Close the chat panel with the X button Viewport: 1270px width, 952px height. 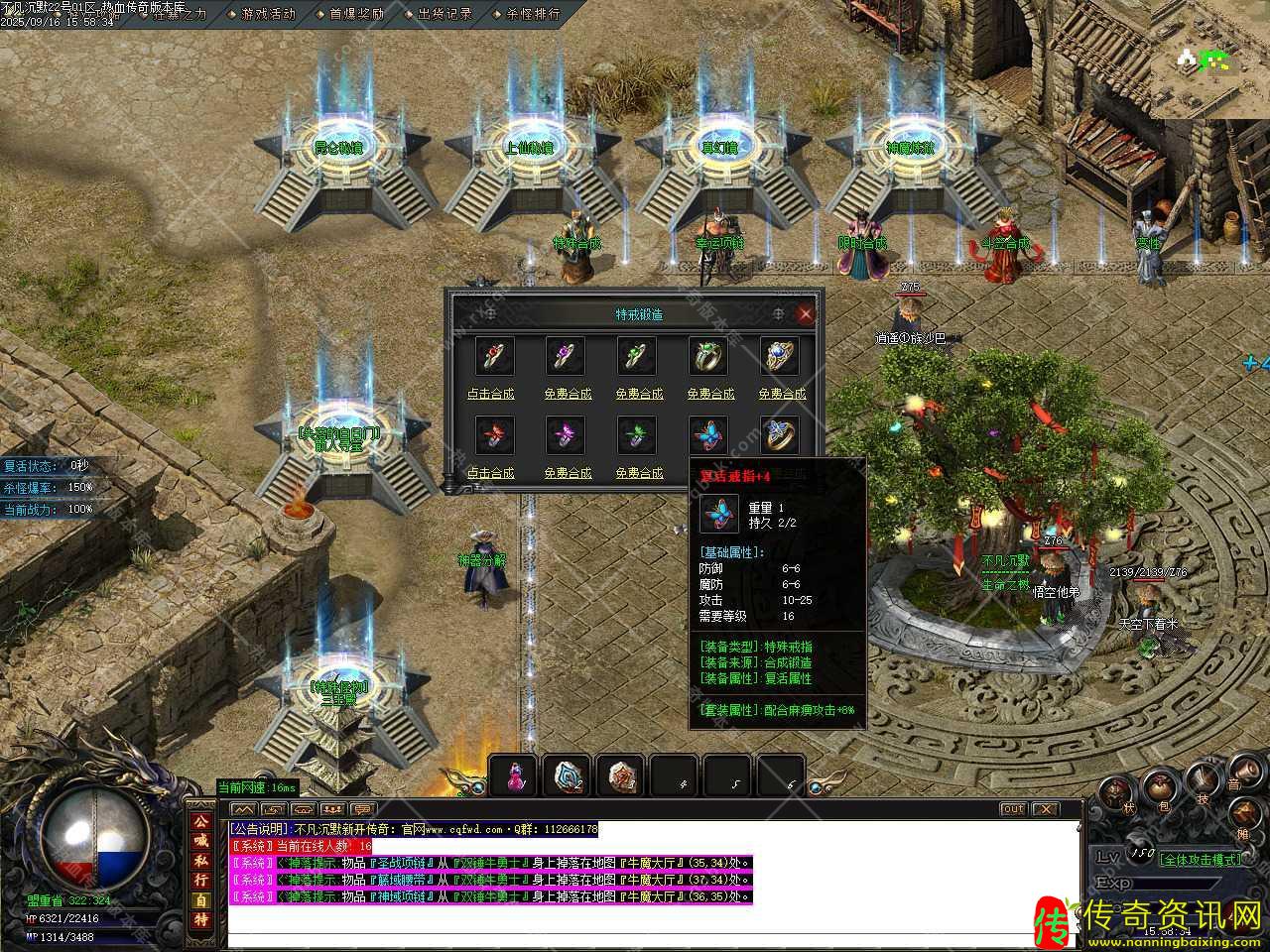click(x=1045, y=809)
